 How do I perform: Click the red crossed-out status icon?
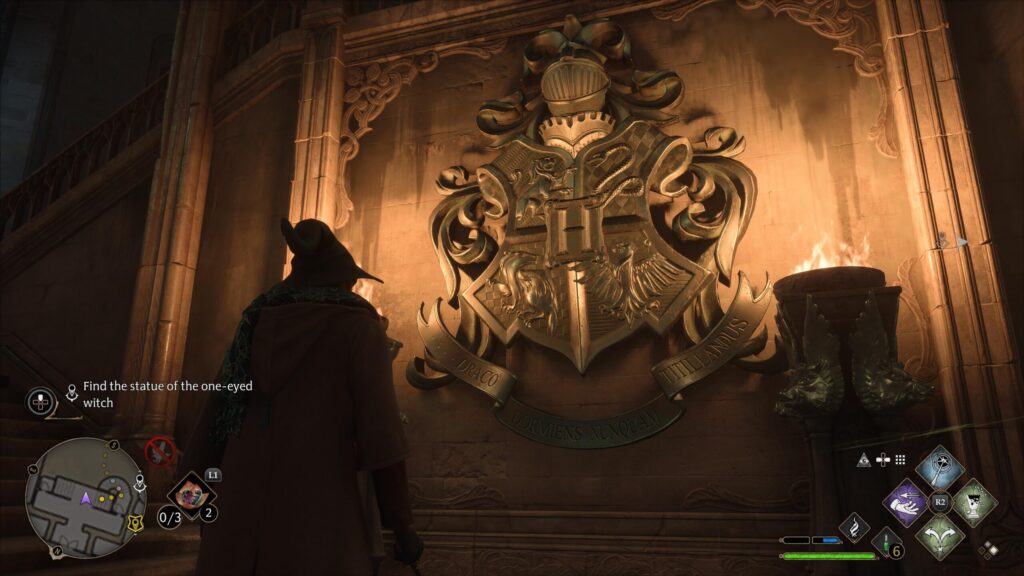point(160,451)
